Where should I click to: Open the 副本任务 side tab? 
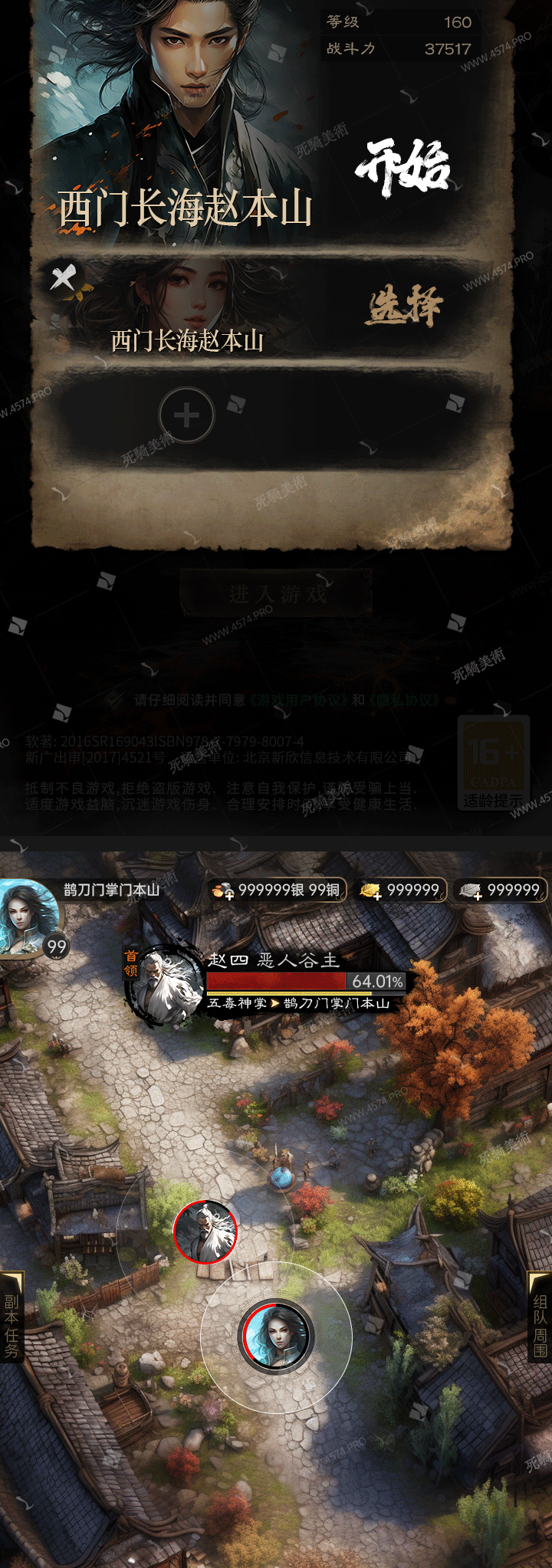coord(11,1327)
